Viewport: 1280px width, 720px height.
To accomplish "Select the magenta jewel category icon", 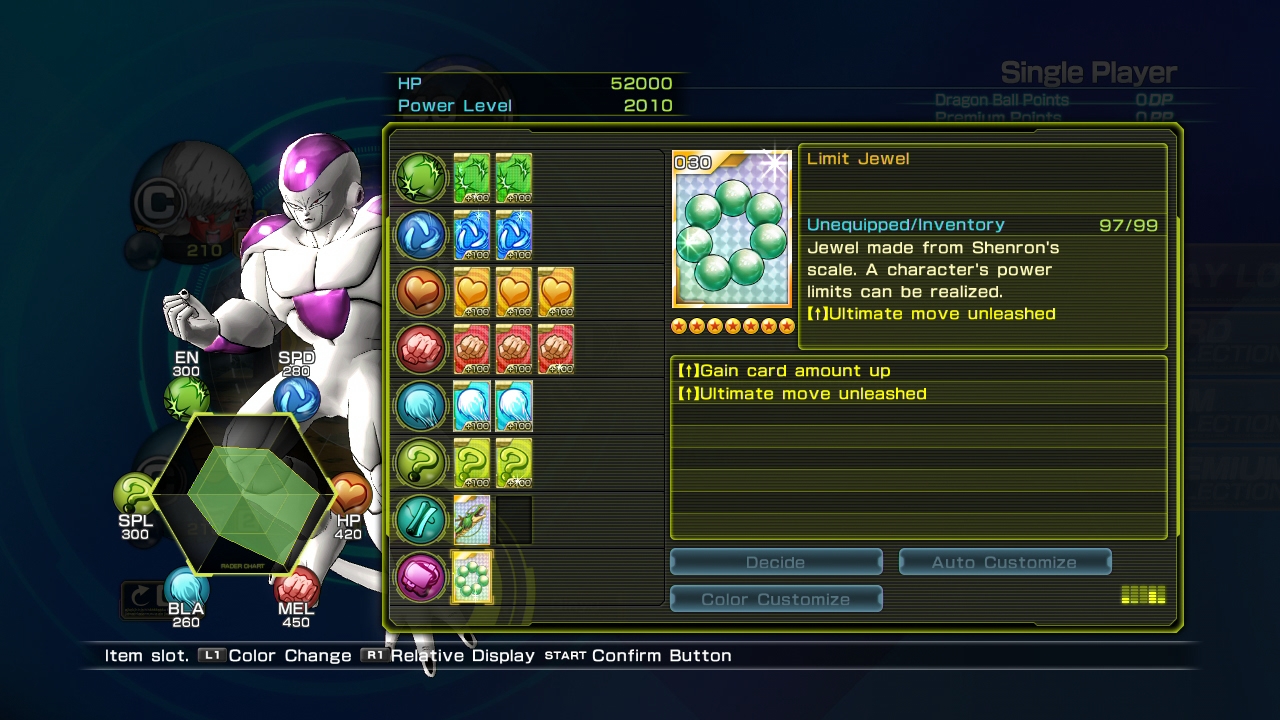I will [421, 577].
